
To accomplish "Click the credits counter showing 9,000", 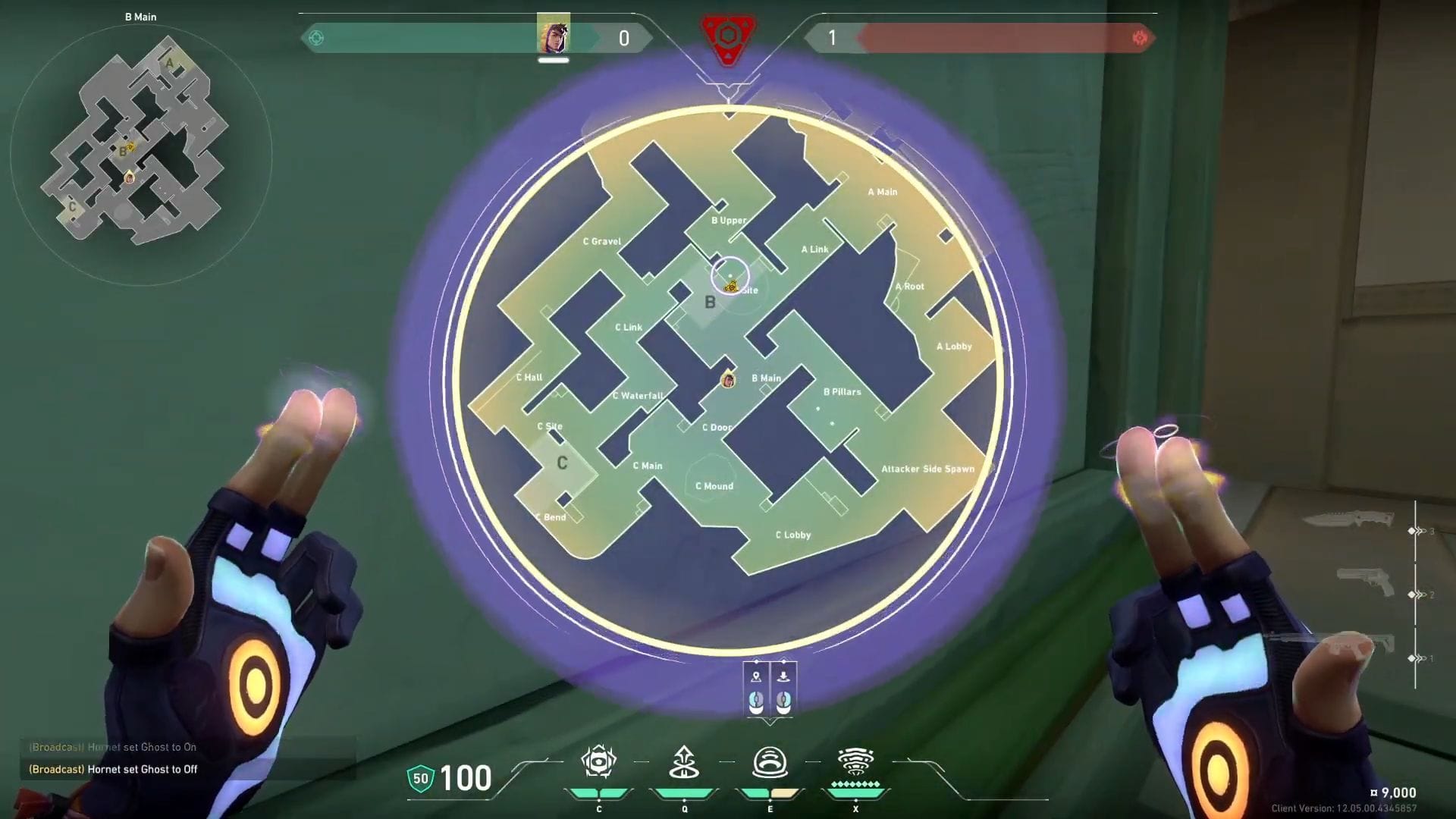I will click(1394, 792).
